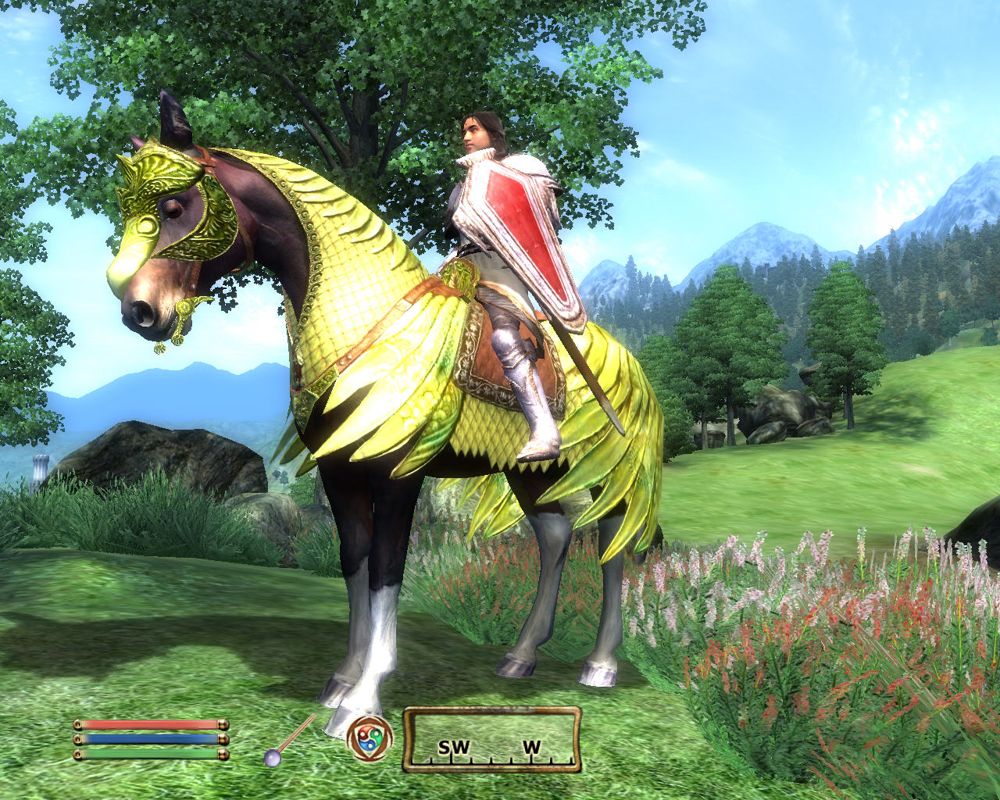Select the active spell emblem icon
Screen dimensions: 1000x800
coord(369,739)
